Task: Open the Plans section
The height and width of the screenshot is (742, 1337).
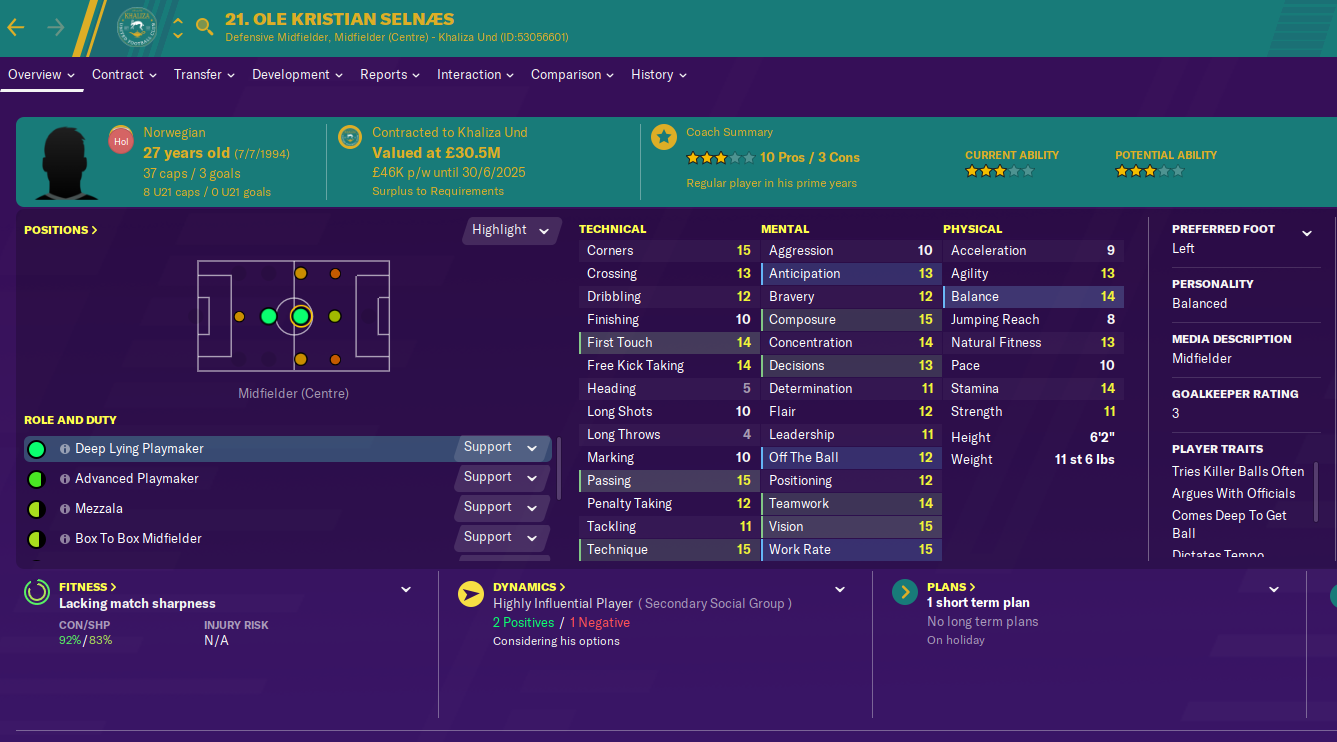Action: point(952,587)
